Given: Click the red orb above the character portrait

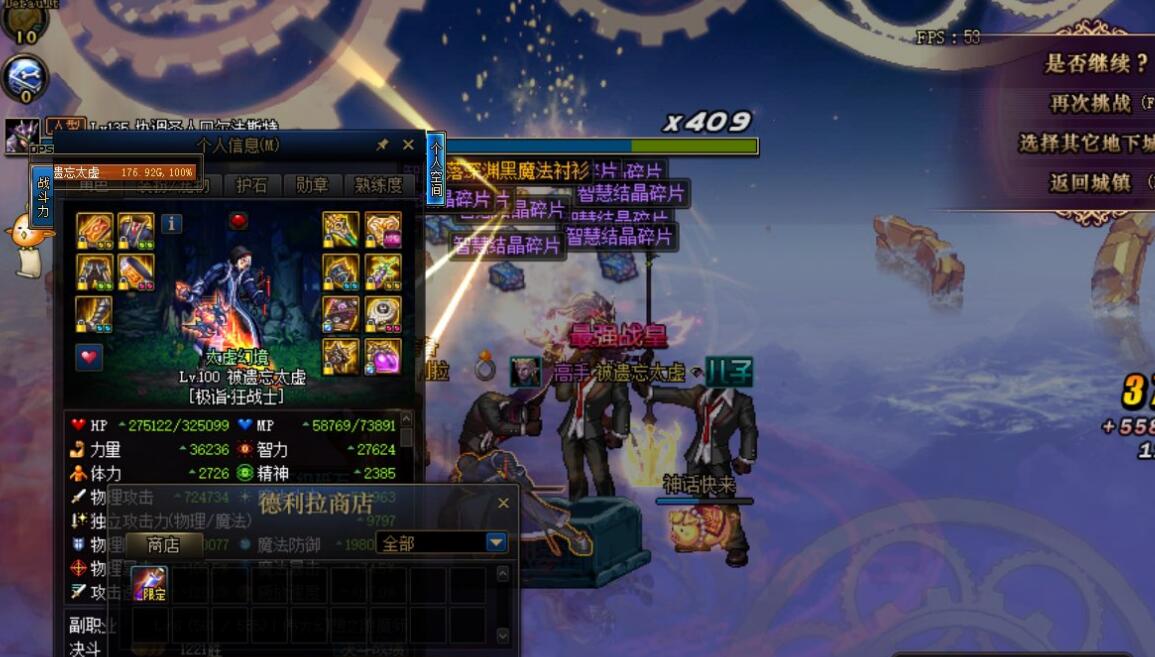Looking at the screenshot, I should pos(238,221).
